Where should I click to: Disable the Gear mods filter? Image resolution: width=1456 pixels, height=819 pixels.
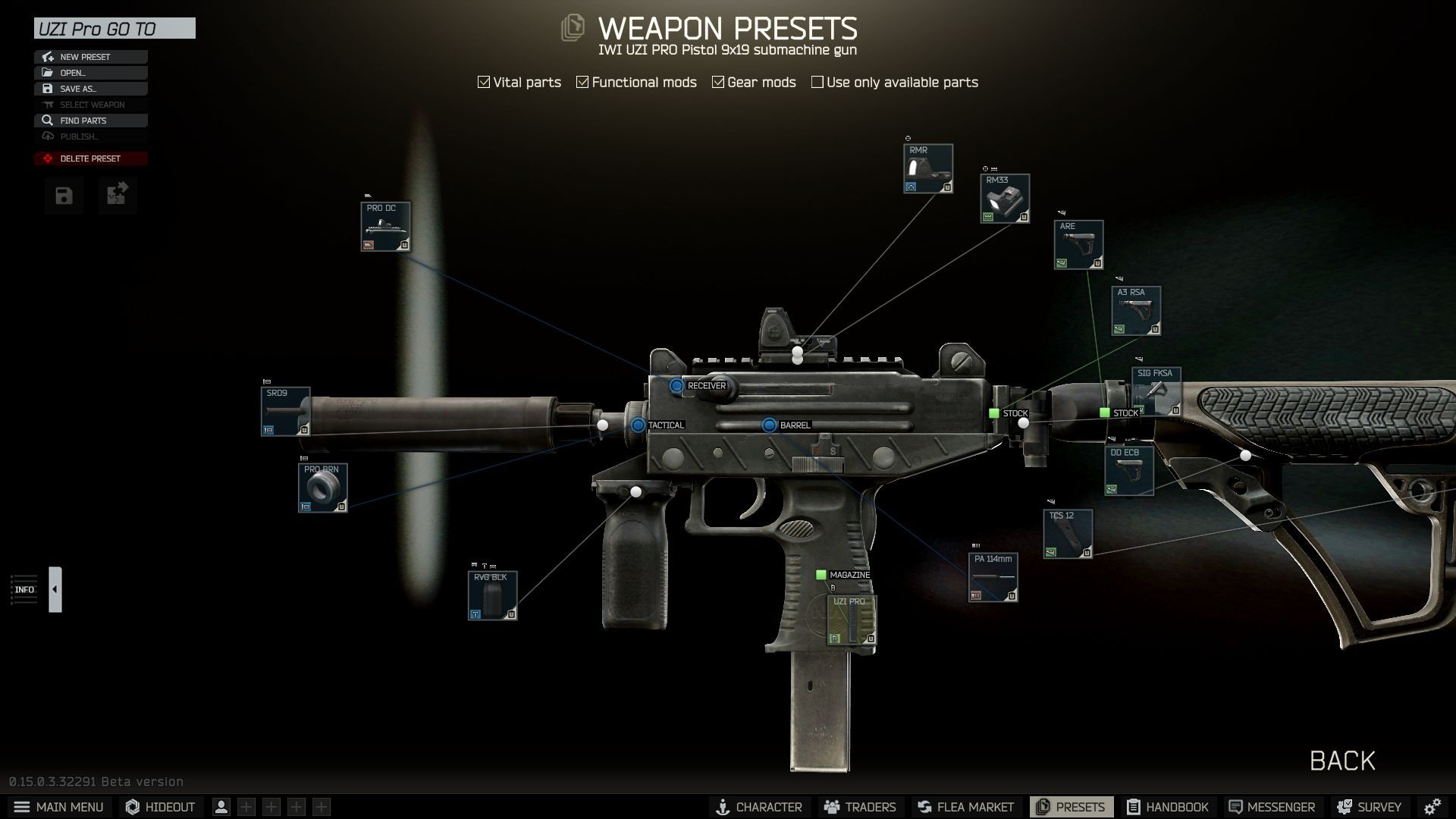pyautogui.click(x=717, y=81)
